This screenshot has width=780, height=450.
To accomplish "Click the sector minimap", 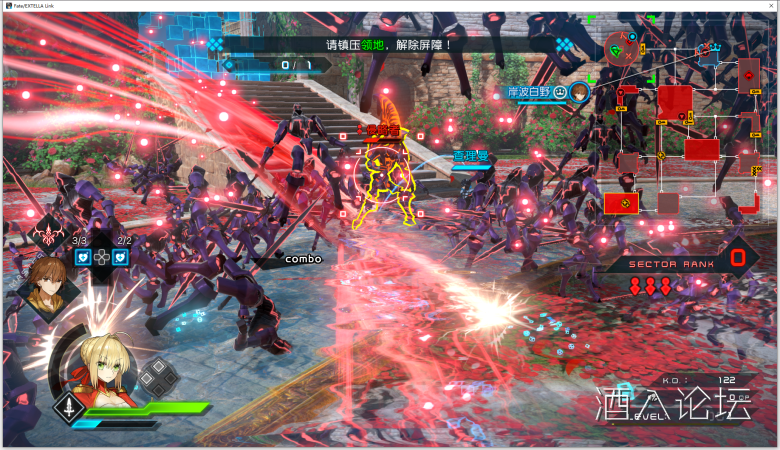I will click(686, 130).
